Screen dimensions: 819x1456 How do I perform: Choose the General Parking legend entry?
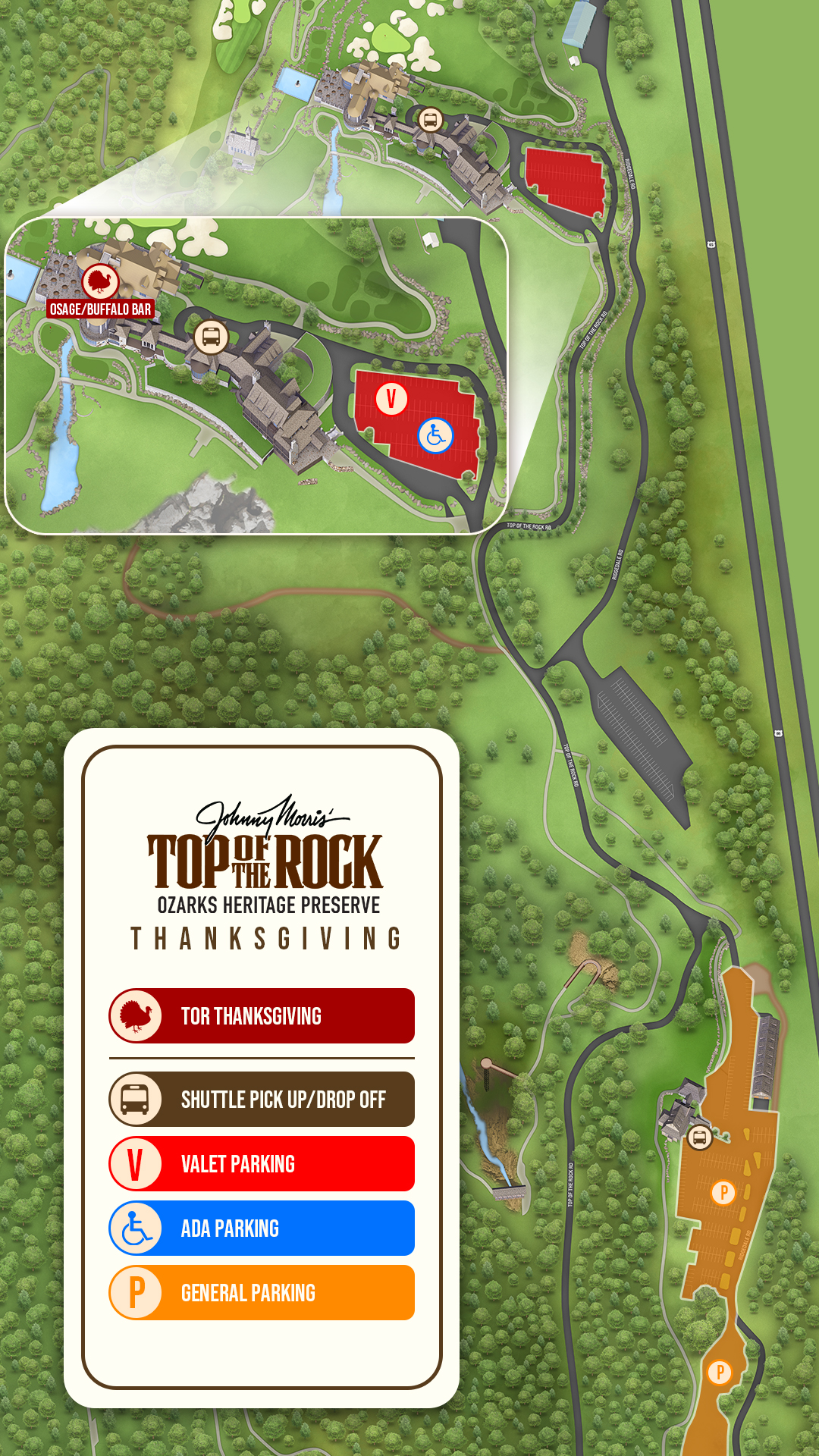pyautogui.click(x=262, y=1292)
